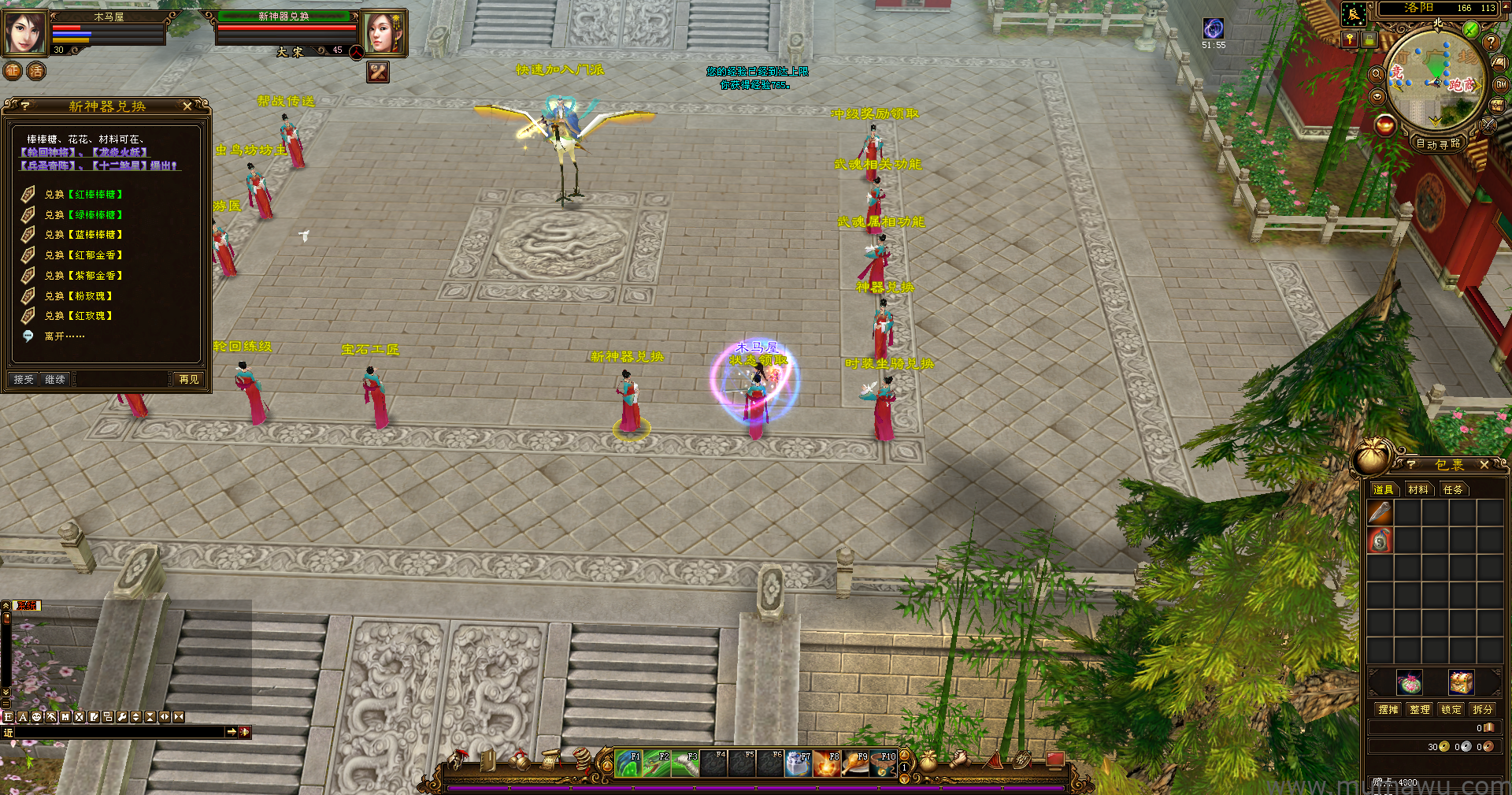Switch to the 材料 materials tab

coord(1418,490)
